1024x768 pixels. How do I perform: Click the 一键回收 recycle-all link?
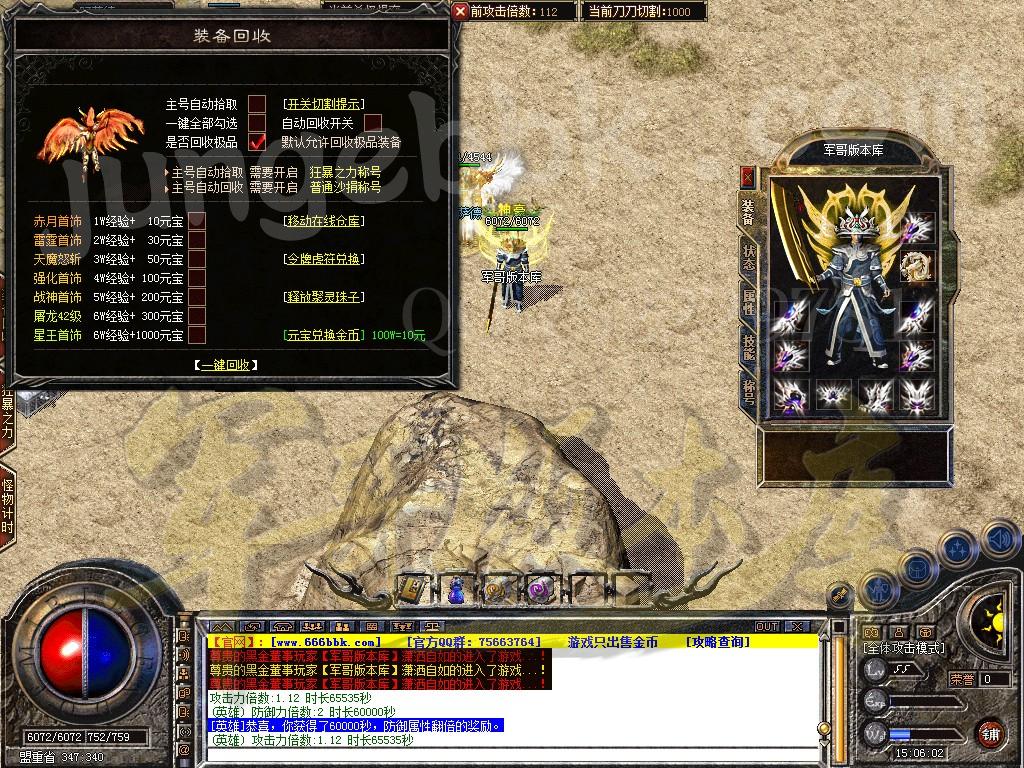(226, 366)
